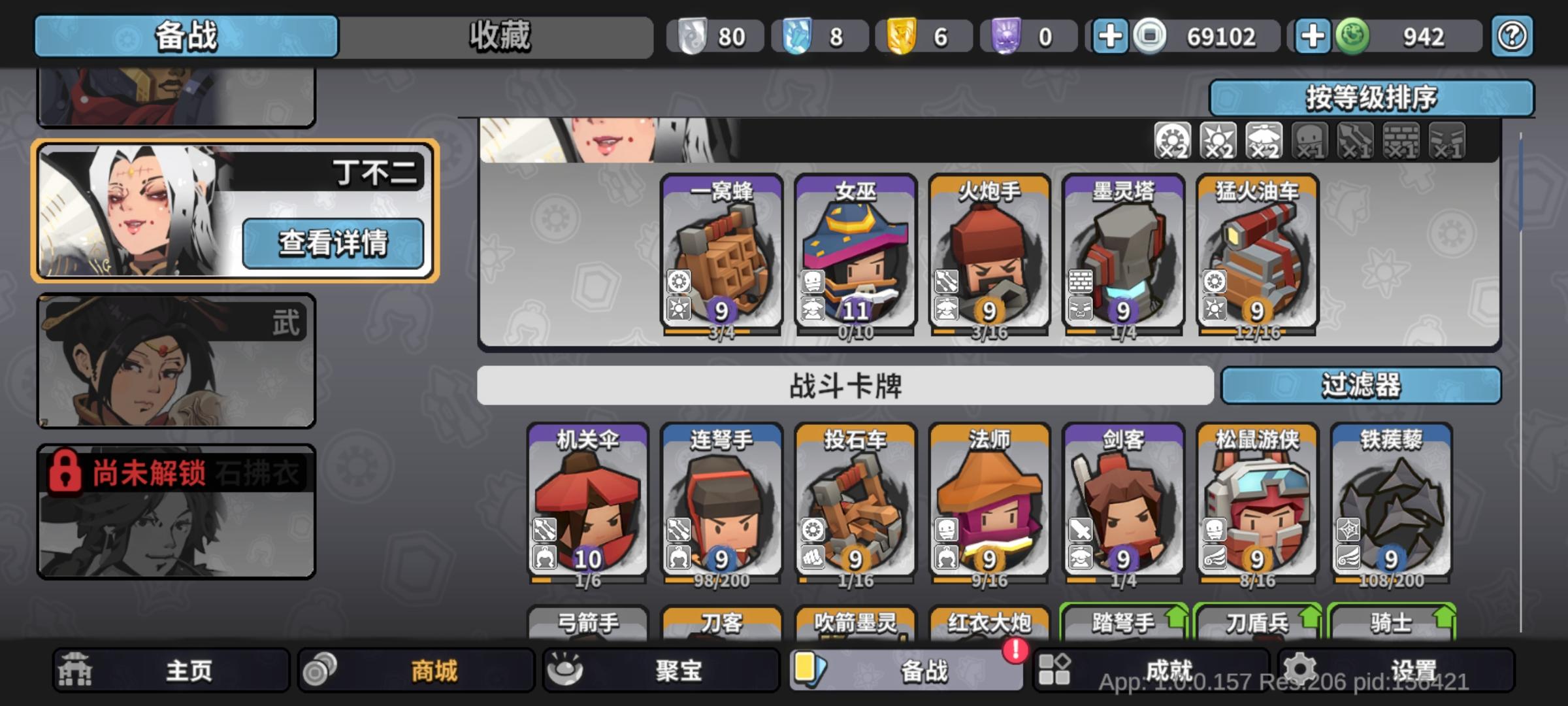Click the plus icon beside coin balance 69102
The width and height of the screenshot is (1568, 706).
point(1112,36)
